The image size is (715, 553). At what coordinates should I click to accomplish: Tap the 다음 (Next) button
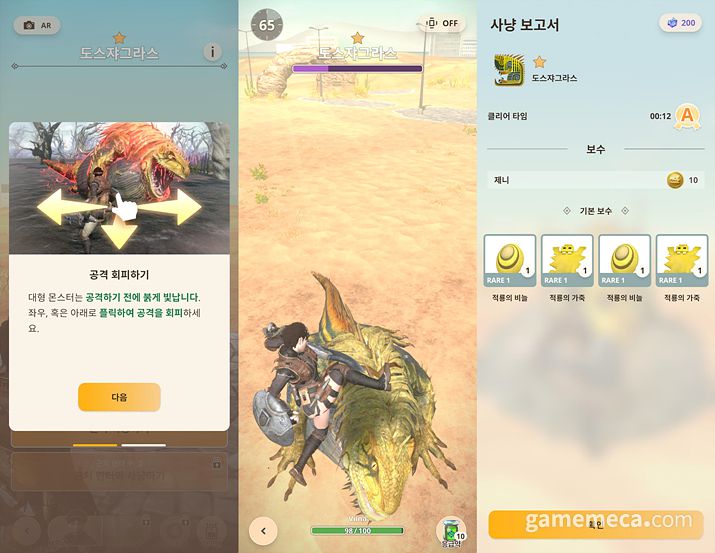click(x=119, y=397)
